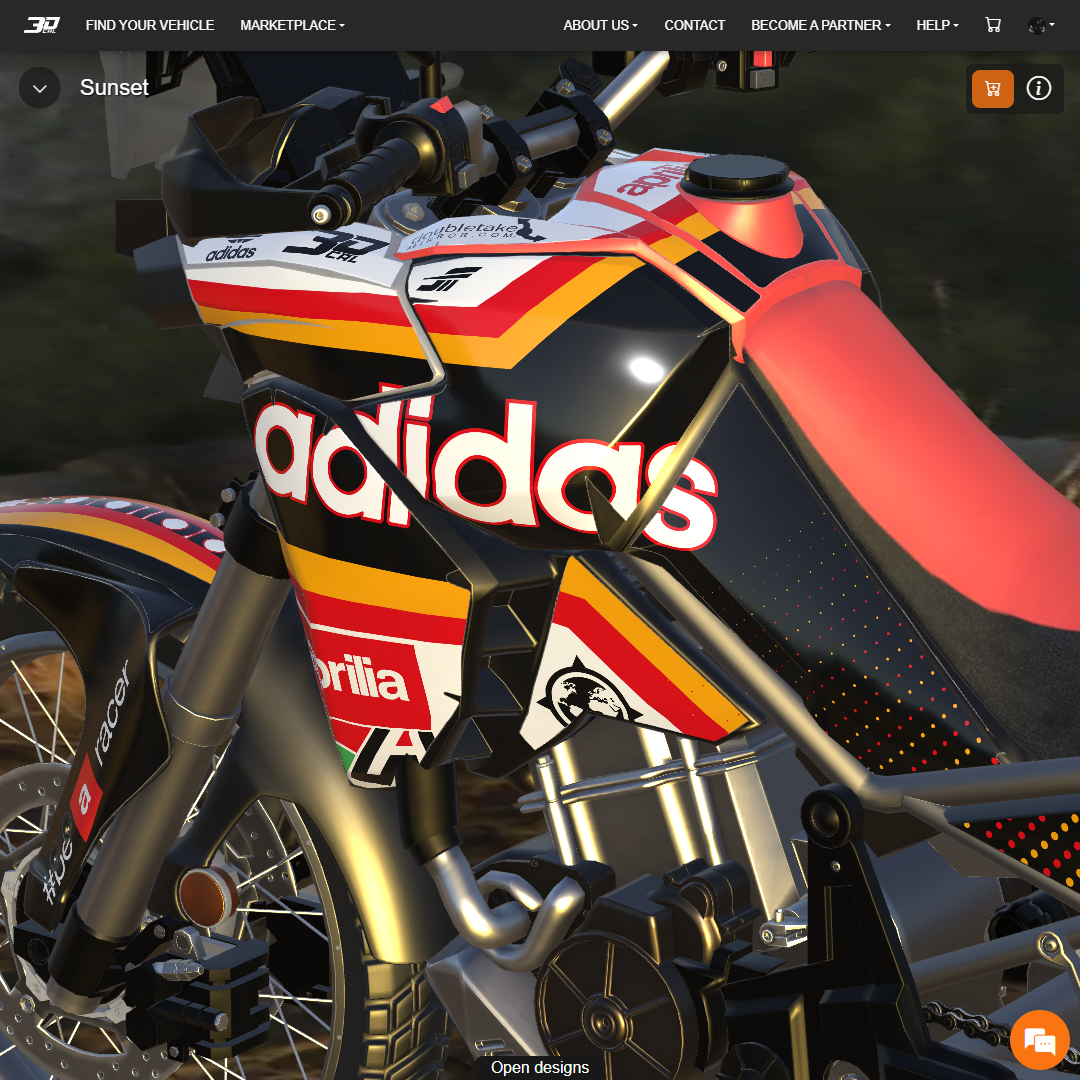Expand Become a Partner menu
The width and height of the screenshot is (1080, 1080).
coord(820,25)
